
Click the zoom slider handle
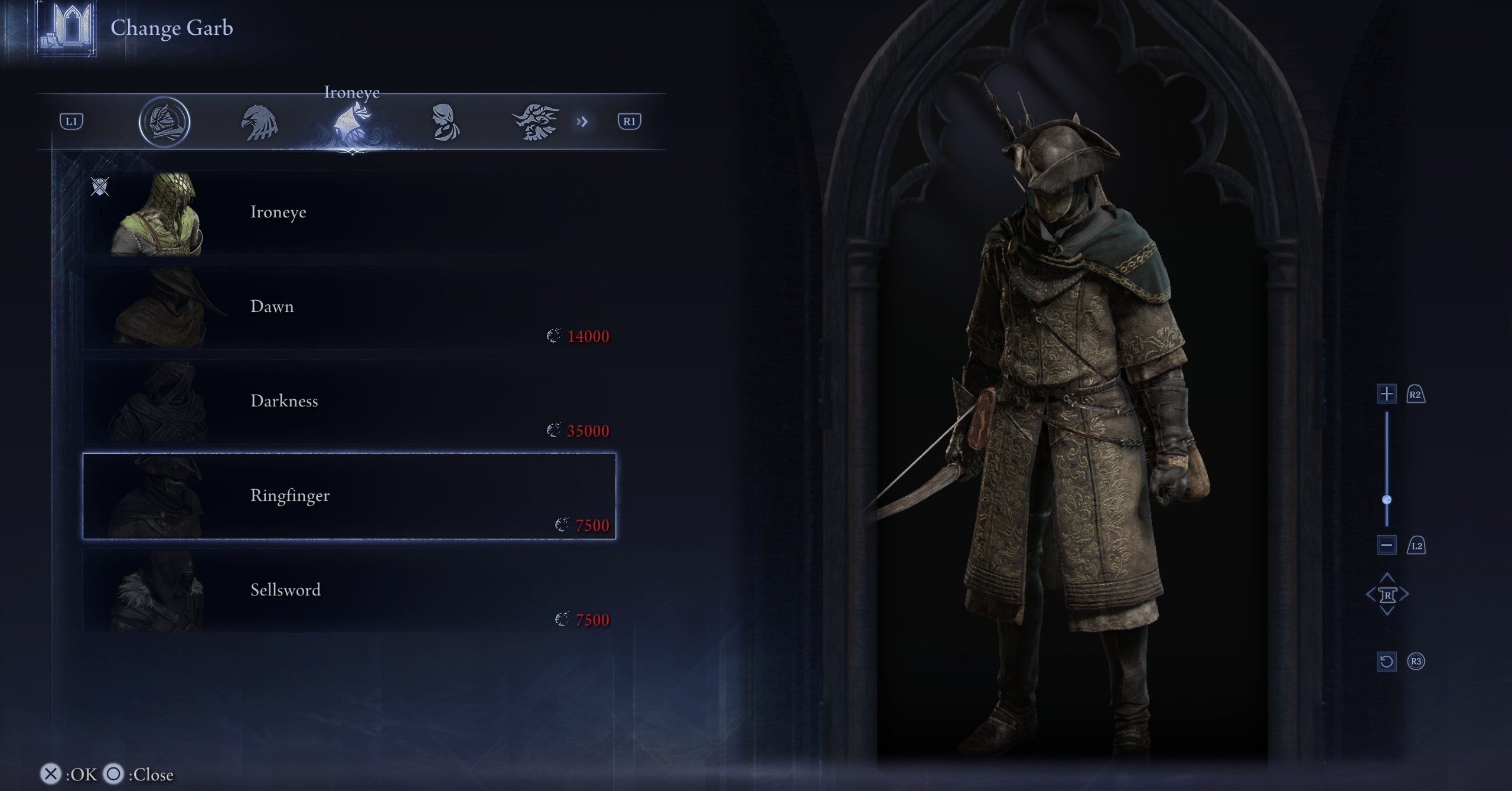tap(1387, 500)
